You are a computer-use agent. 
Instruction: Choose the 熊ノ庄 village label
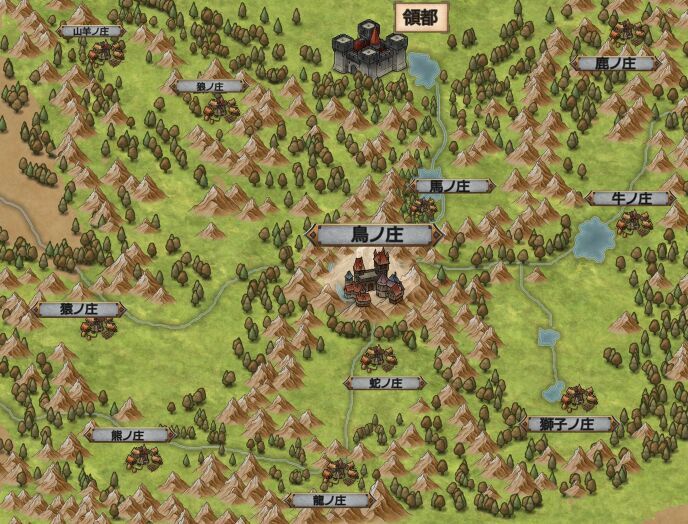(129, 435)
